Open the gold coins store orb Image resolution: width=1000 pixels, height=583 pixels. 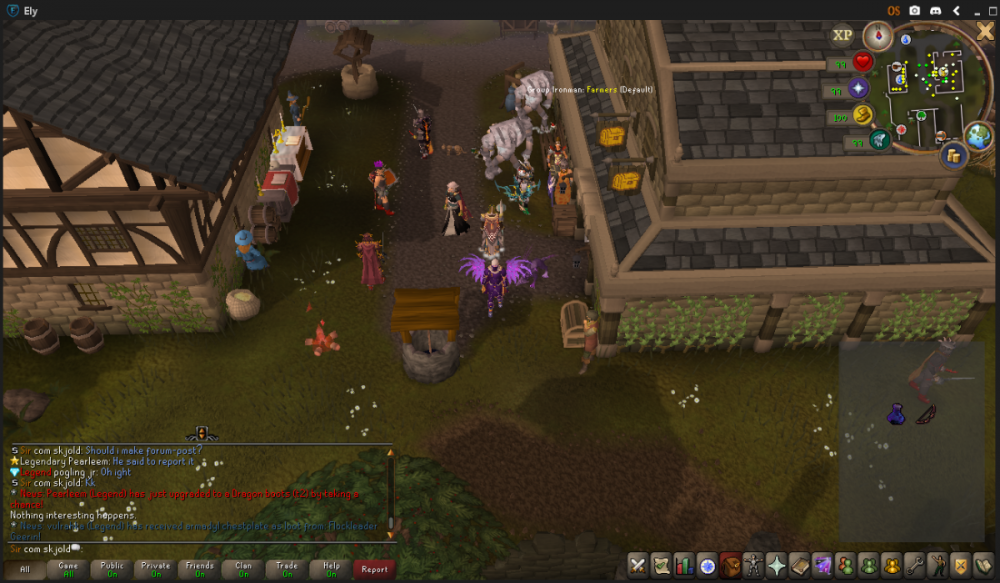click(952, 155)
